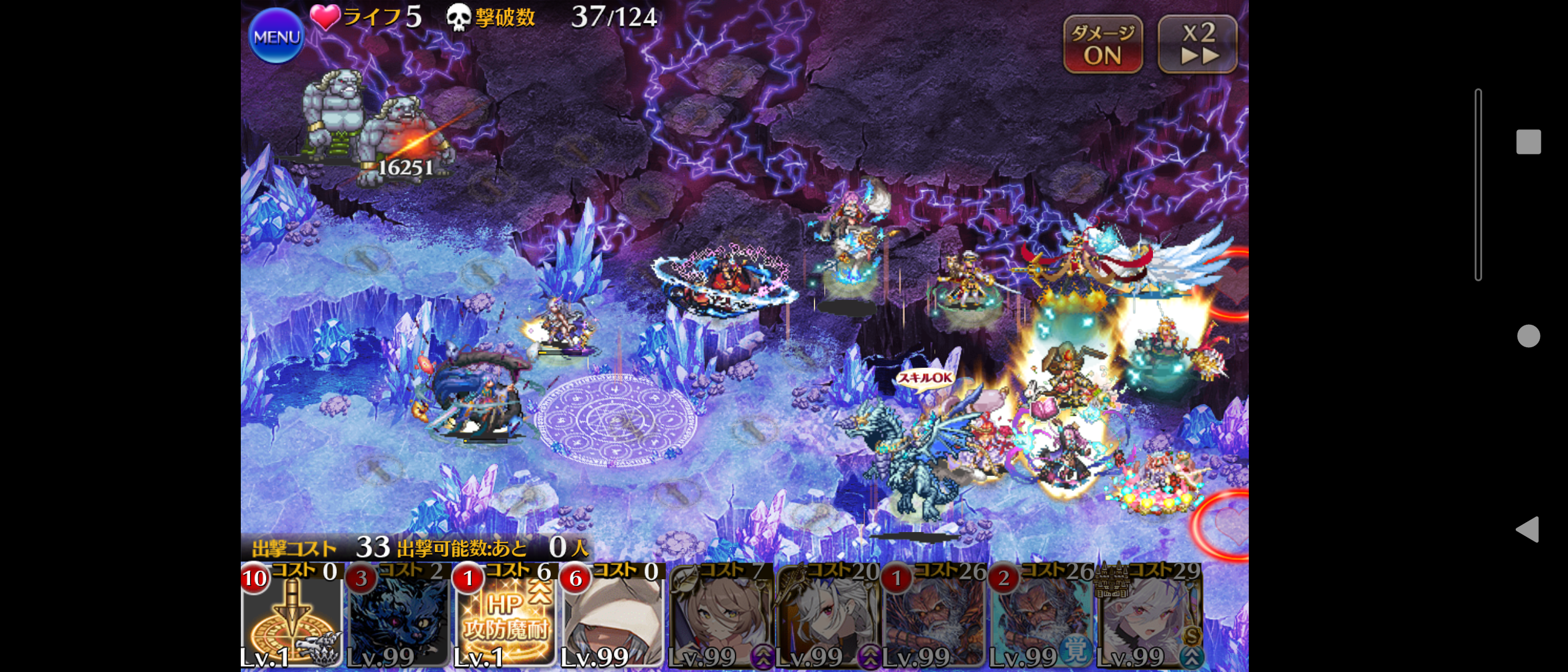Select the golden spike token card
Viewport: 1568px width, 672px height.
[x=292, y=616]
